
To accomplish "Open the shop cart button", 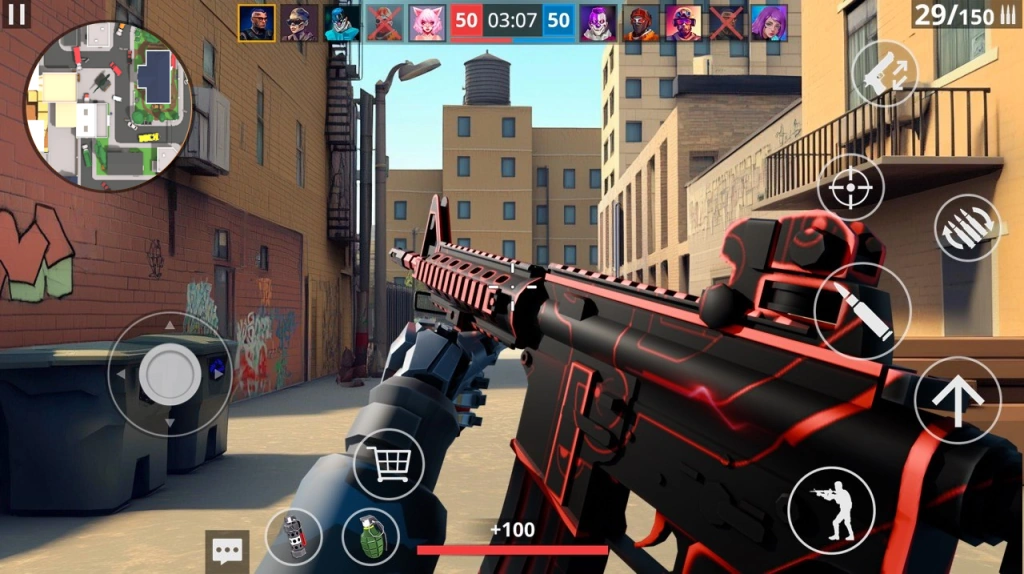I will point(389,464).
